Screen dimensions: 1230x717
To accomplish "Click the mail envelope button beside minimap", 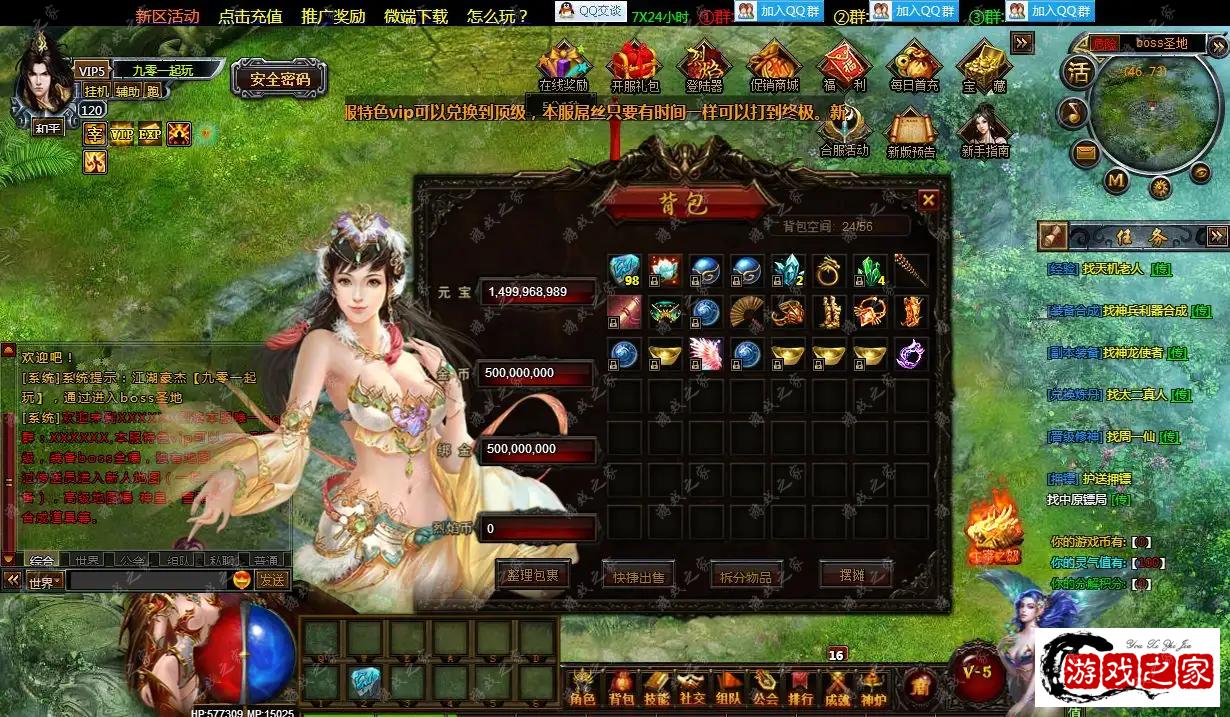I will [x=1085, y=152].
